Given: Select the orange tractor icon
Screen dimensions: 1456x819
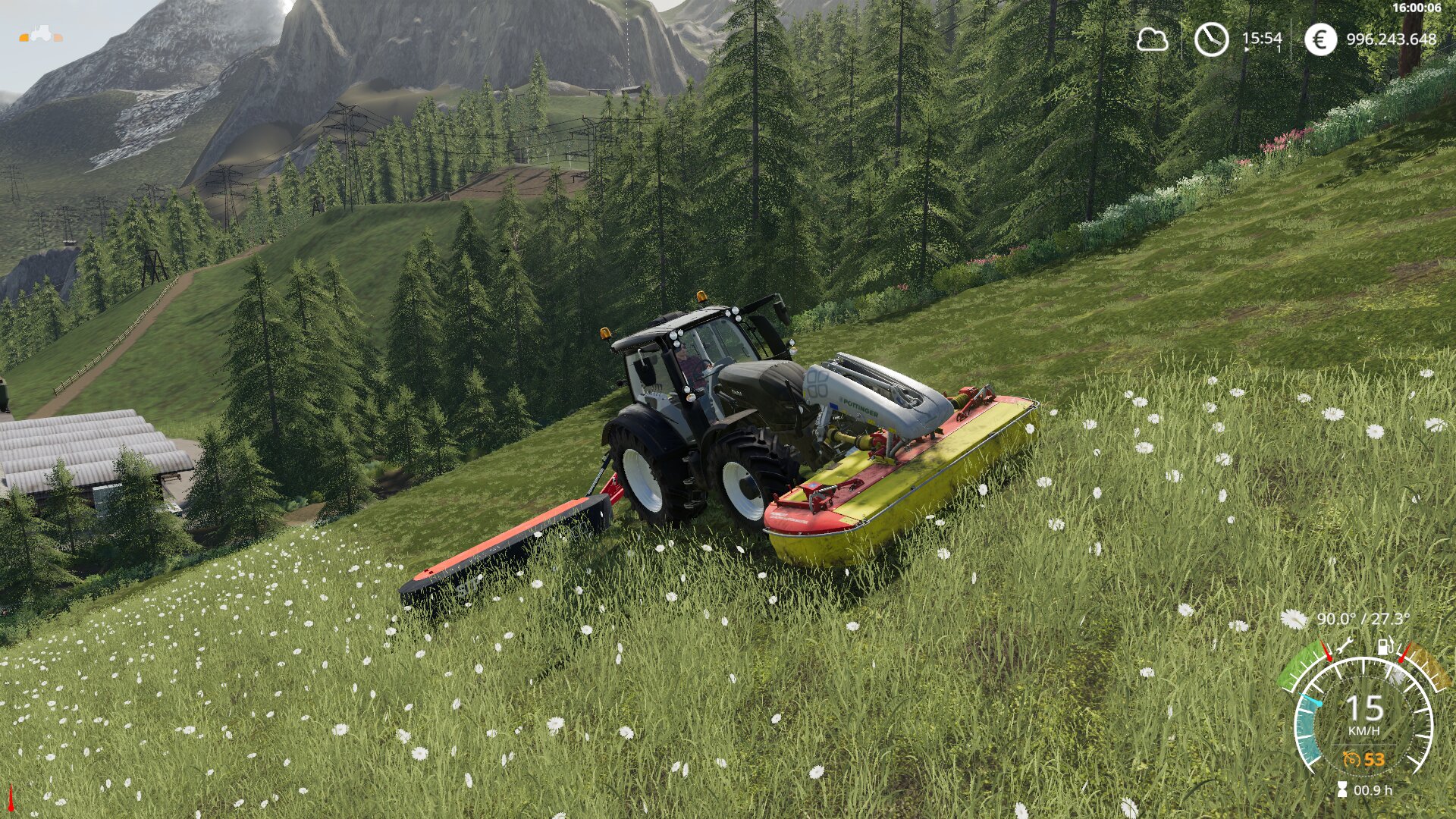Looking at the screenshot, I should (x=41, y=34).
